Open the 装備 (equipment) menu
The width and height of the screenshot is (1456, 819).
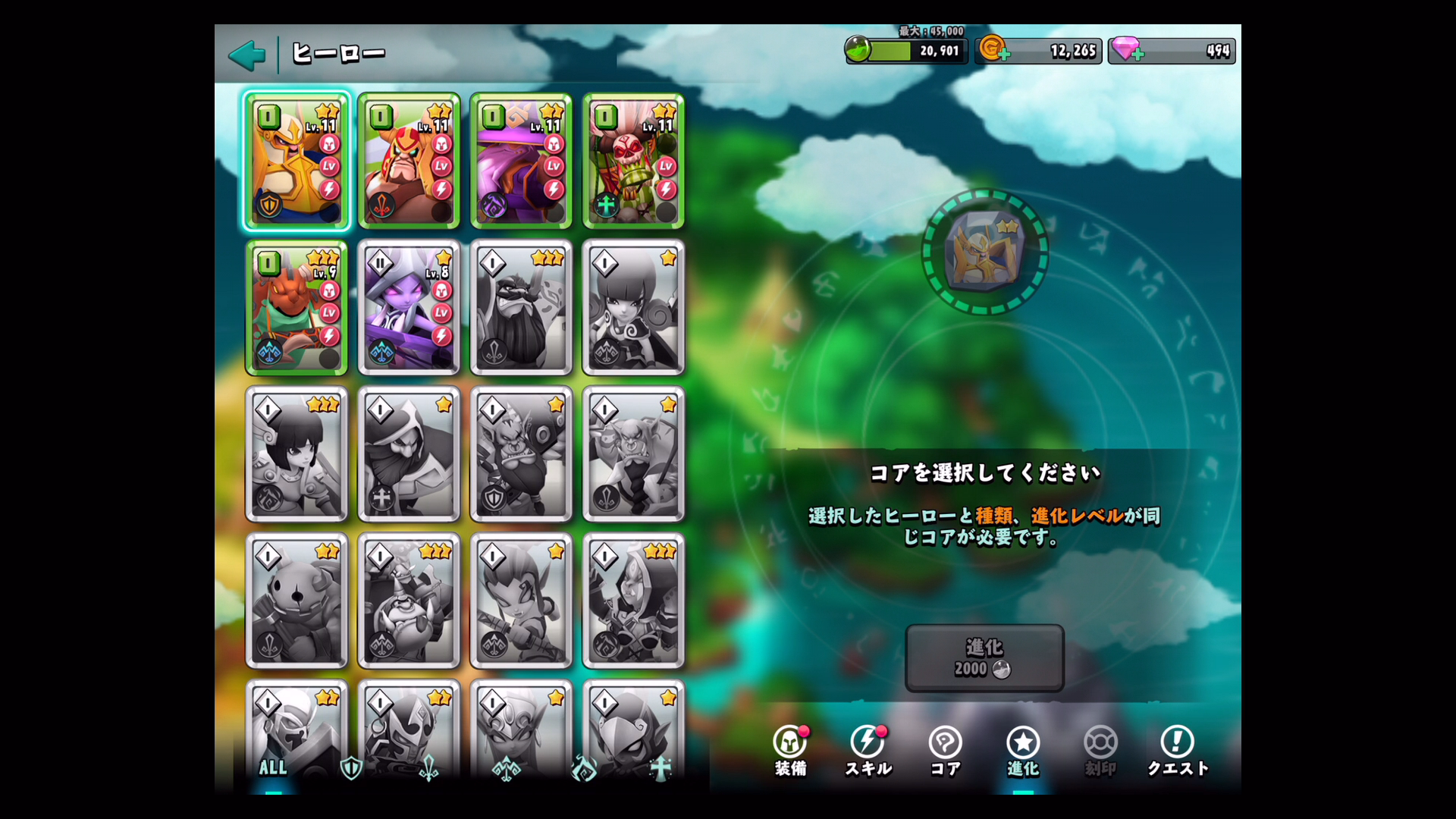[x=789, y=751]
